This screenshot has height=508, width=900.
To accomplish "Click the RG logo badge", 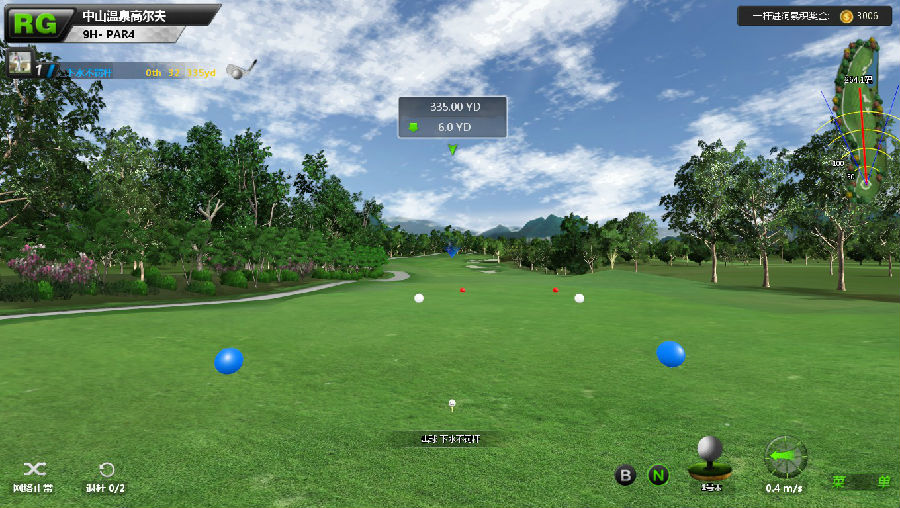I will pos(32,22).
